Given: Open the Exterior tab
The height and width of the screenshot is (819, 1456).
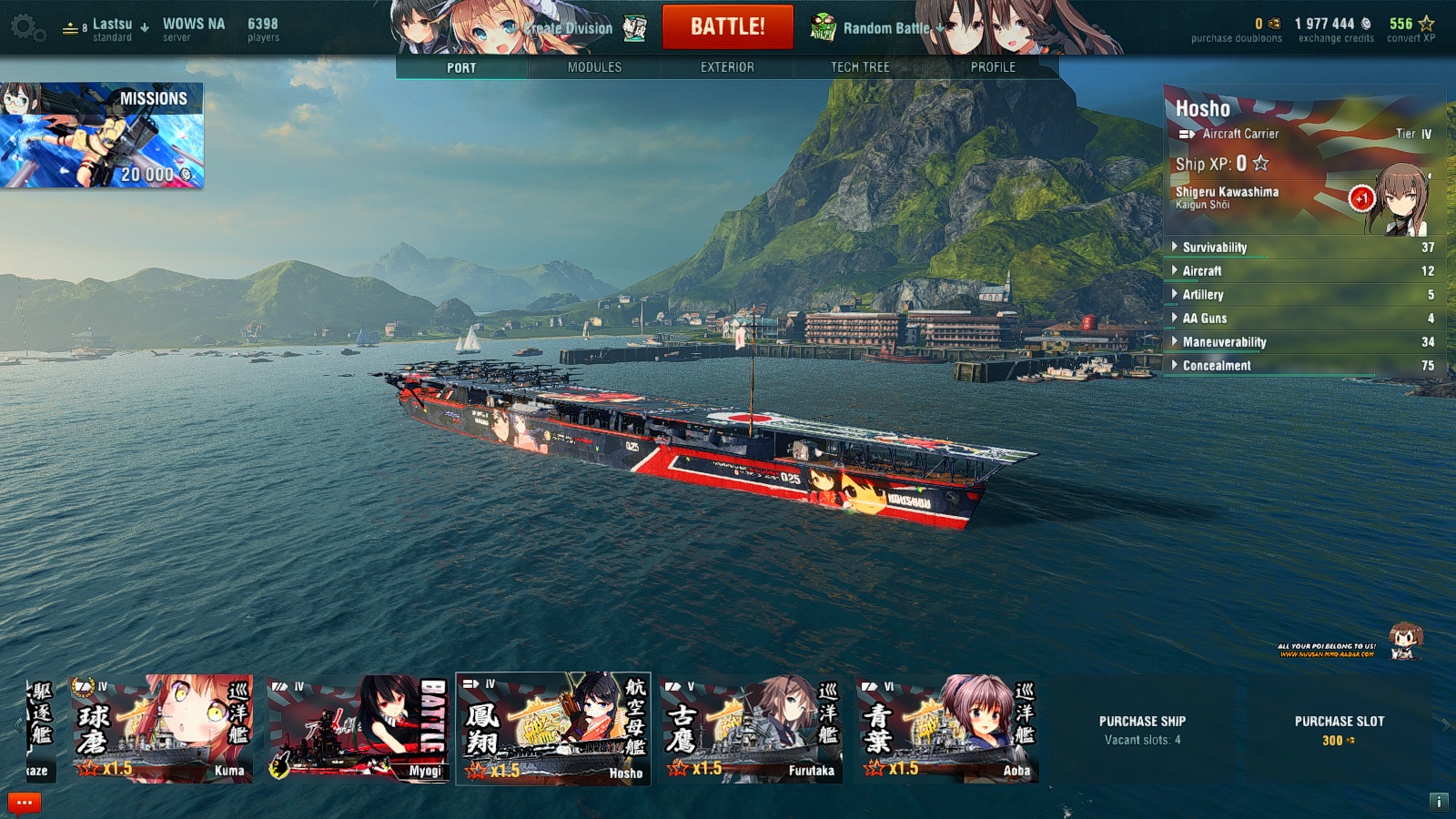Looking at the screenshot, I should pos(727,67).
